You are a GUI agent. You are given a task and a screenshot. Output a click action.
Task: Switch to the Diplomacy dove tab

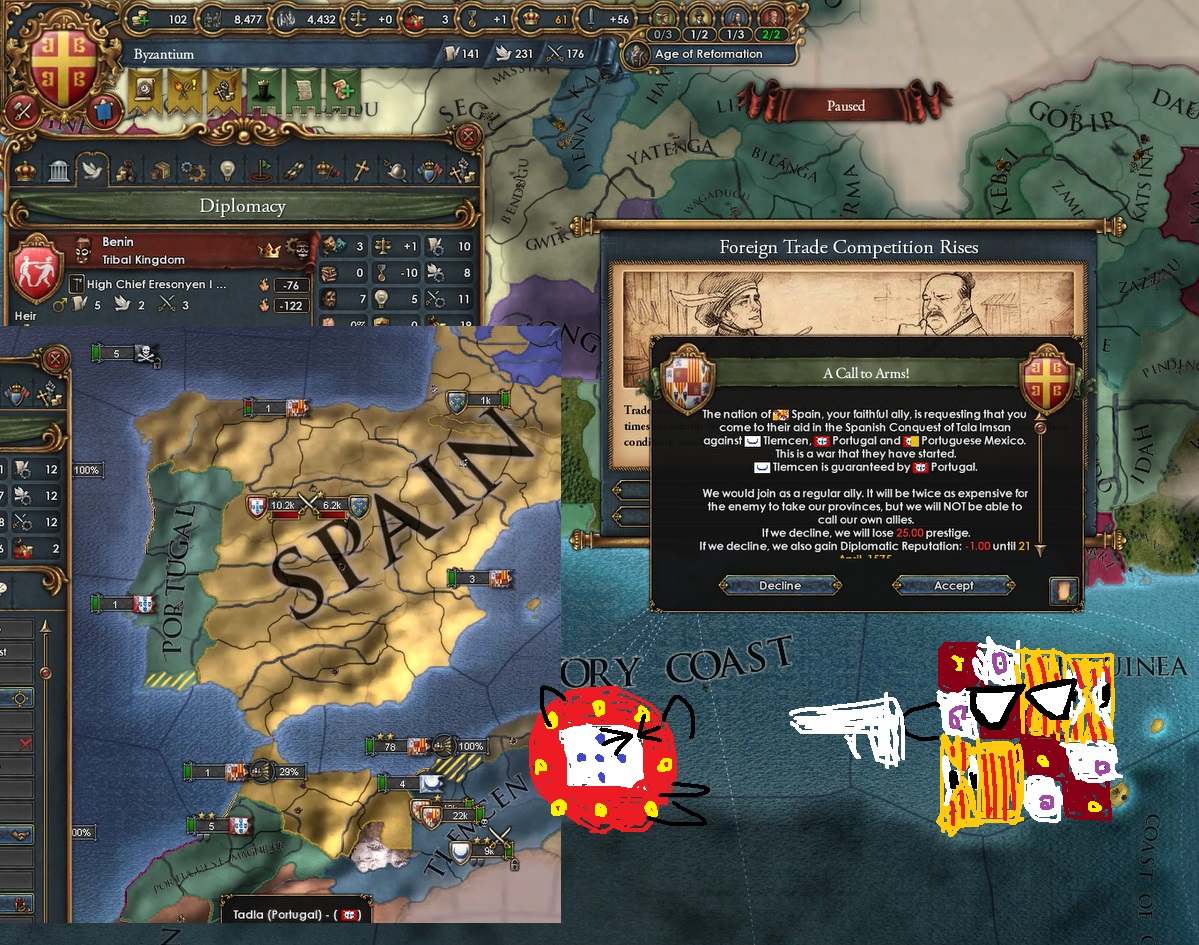coord(92,171)
